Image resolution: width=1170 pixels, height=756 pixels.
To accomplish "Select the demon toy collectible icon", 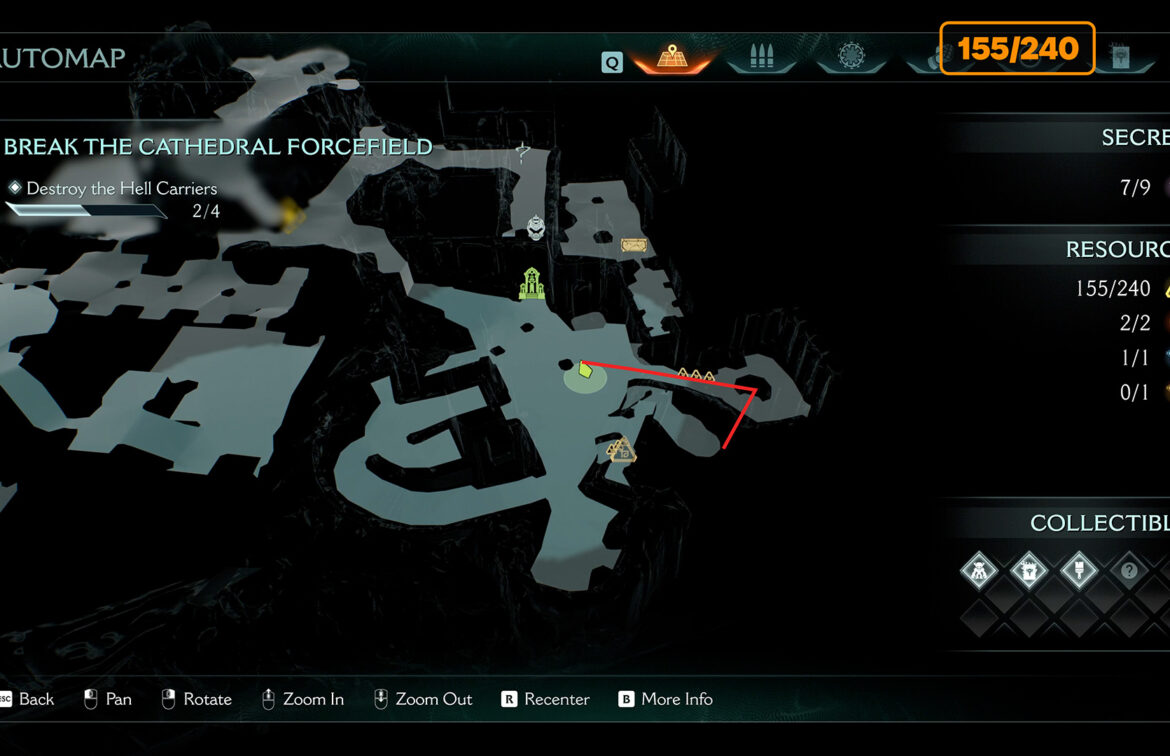I will pos(979,572).
